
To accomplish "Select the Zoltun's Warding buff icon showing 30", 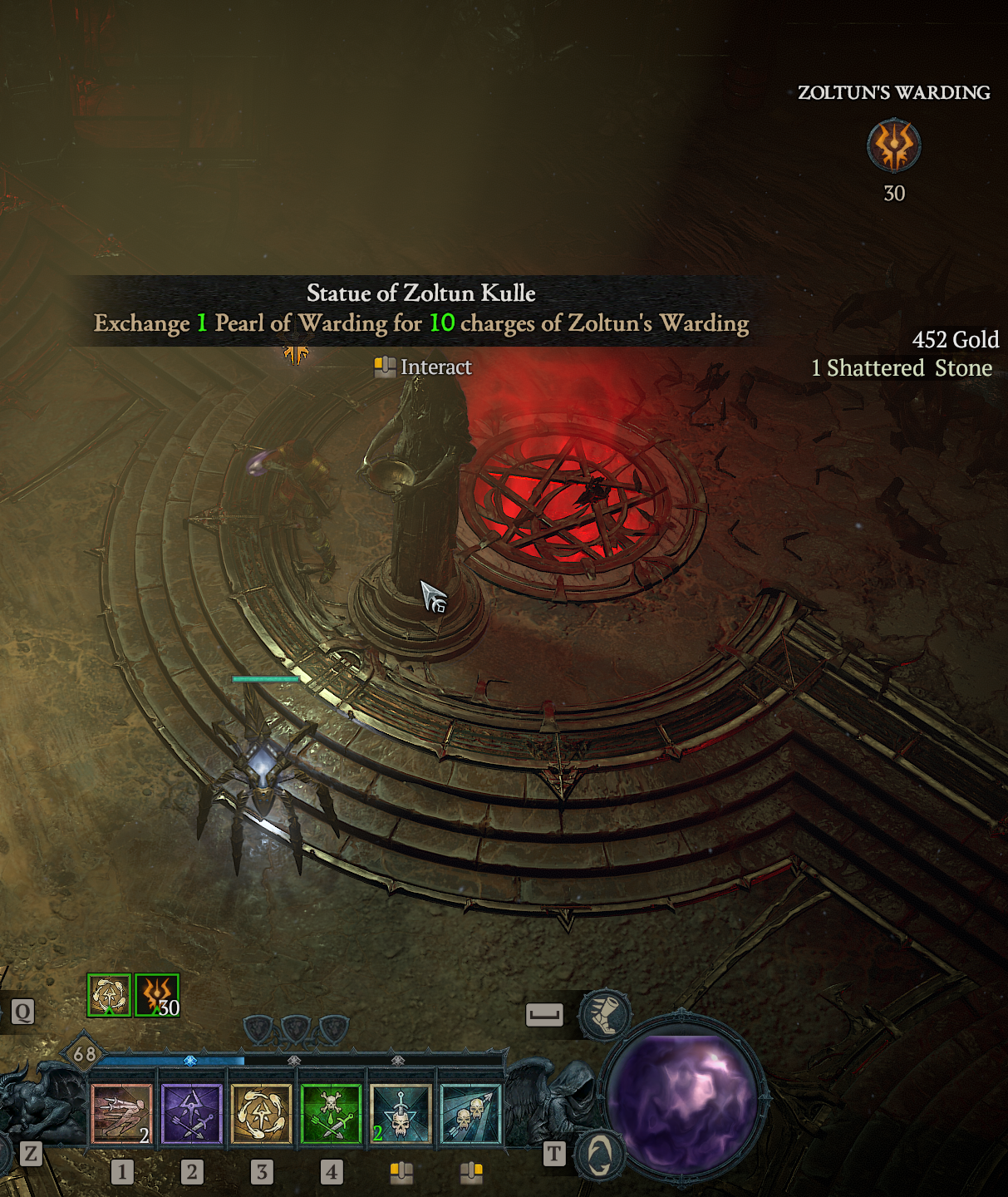I will [x=157, y=995].
